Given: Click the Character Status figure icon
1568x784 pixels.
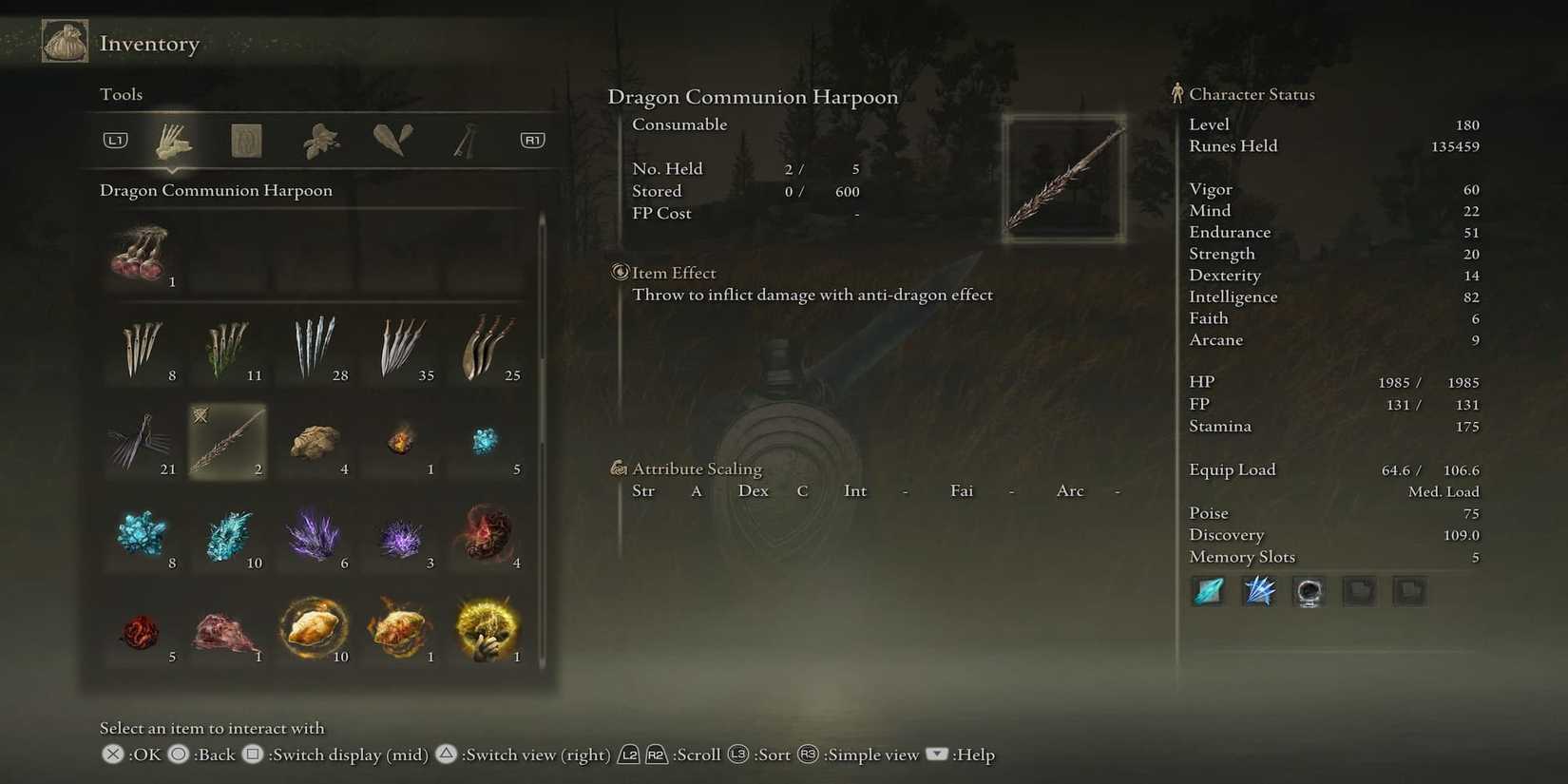Looking at the screenshot, I should click(x=1178, y=93).
